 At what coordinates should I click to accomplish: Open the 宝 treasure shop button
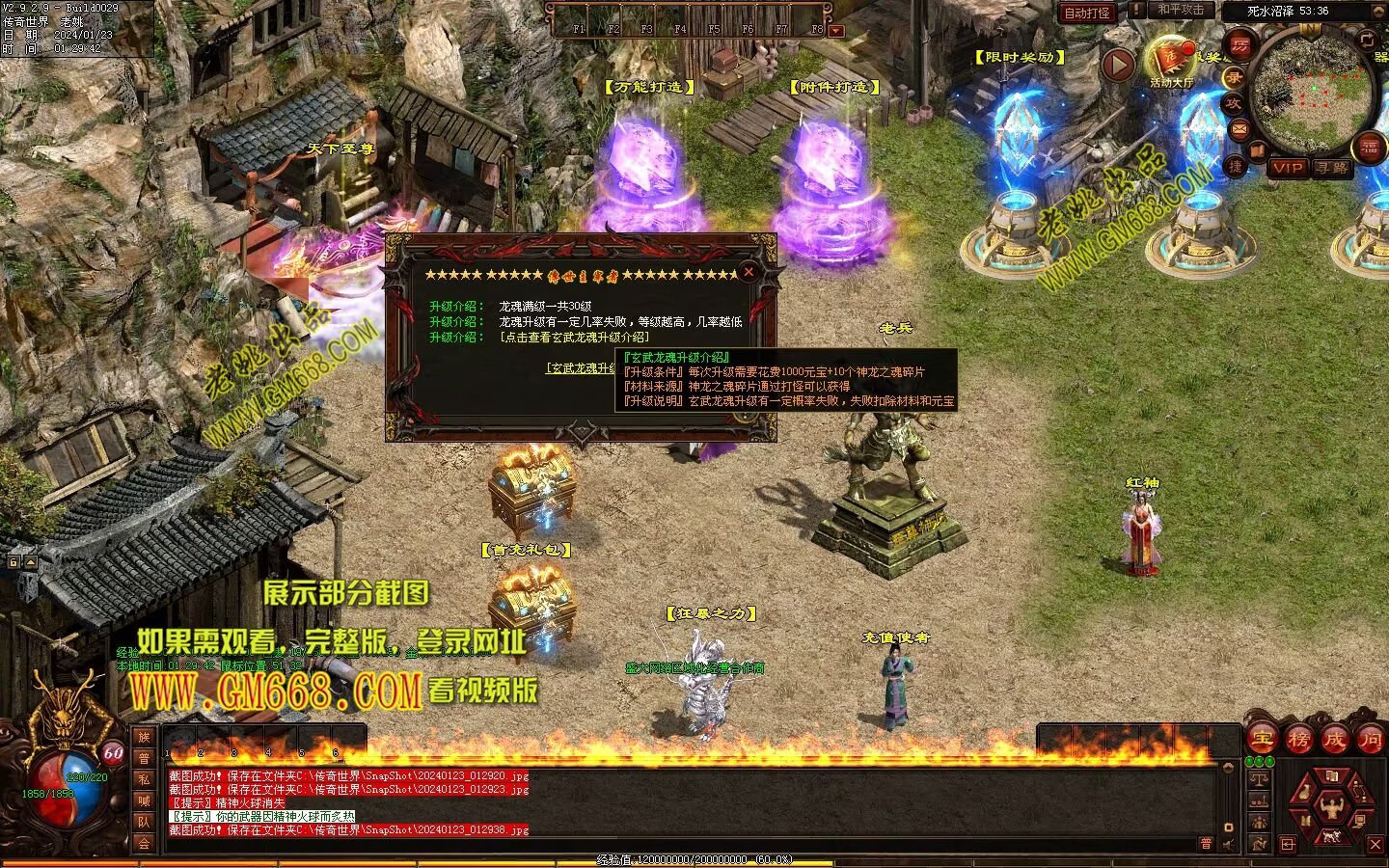click(x=1262, y=740)
